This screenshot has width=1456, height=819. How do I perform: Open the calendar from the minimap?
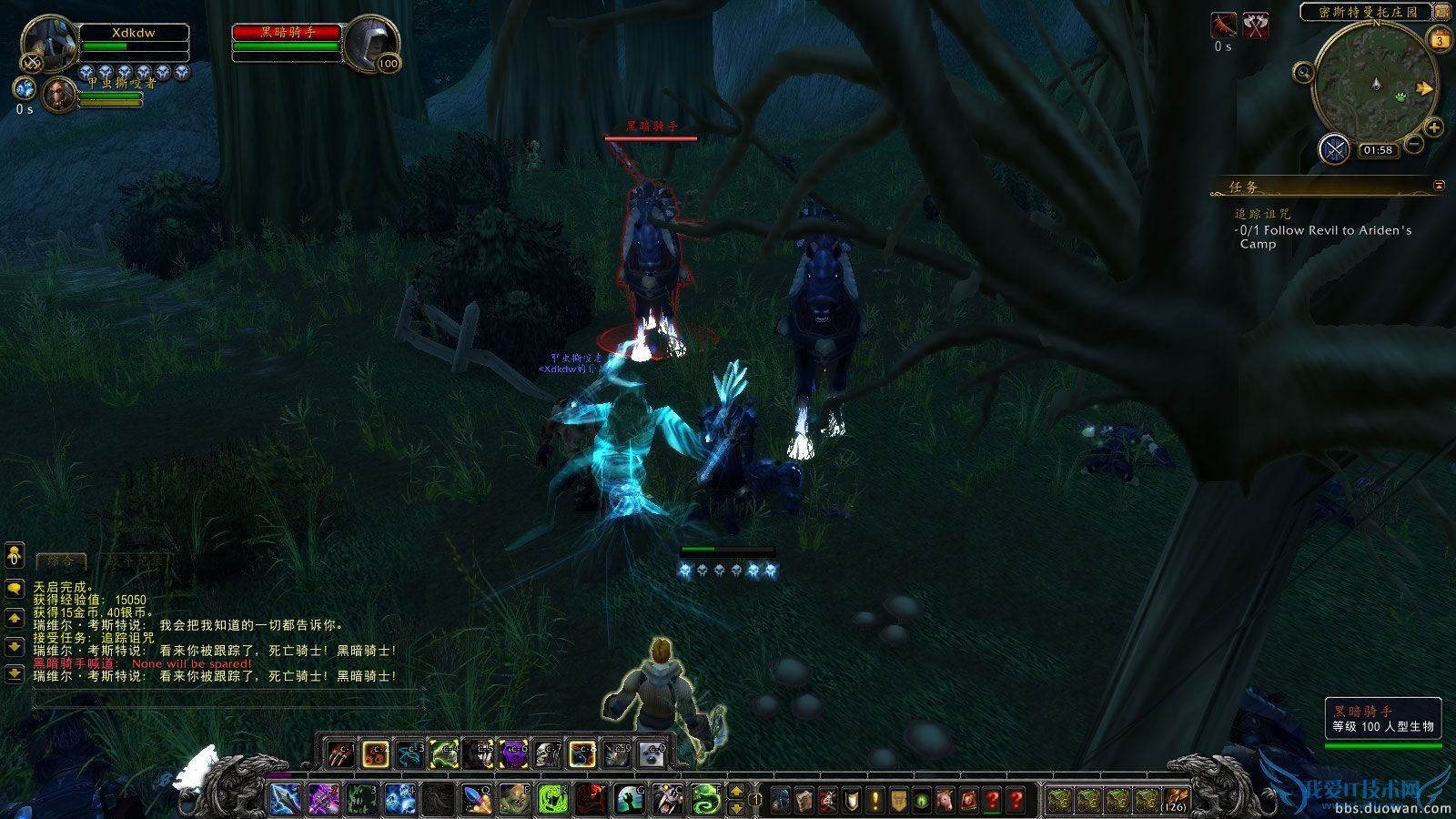pos(1440,39)
